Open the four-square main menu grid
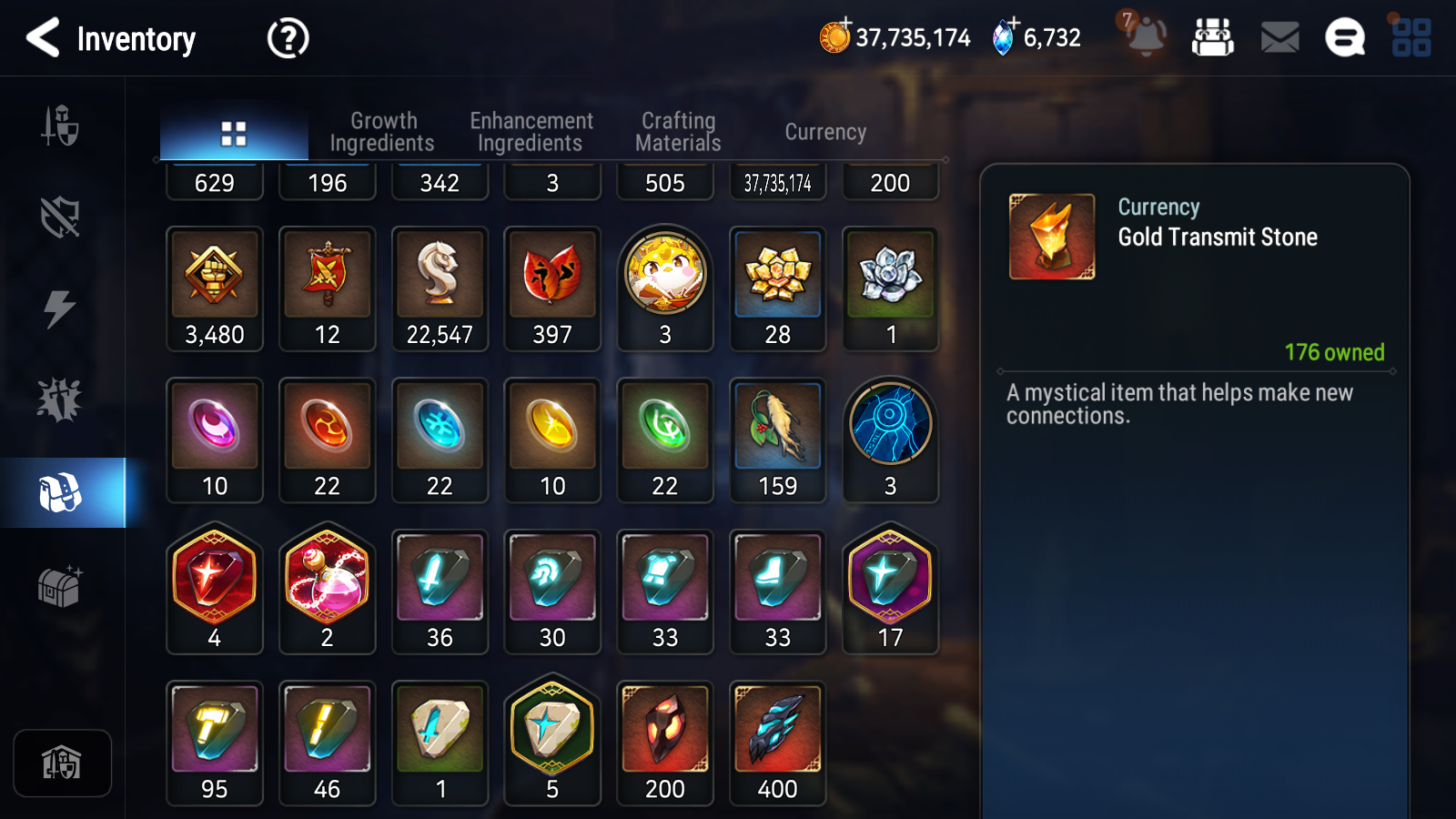This screenshot has width=1456, height=819. (1410, 38)
